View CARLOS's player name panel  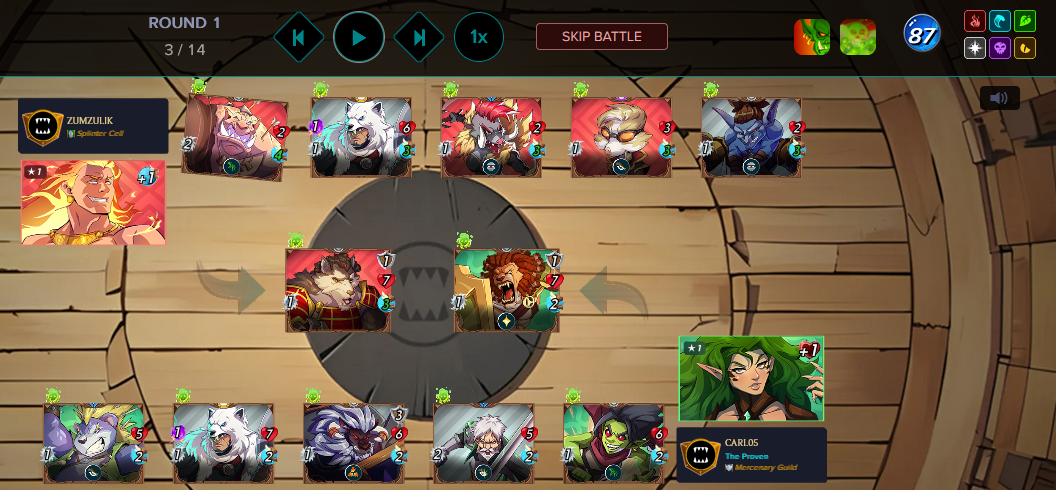752,455
